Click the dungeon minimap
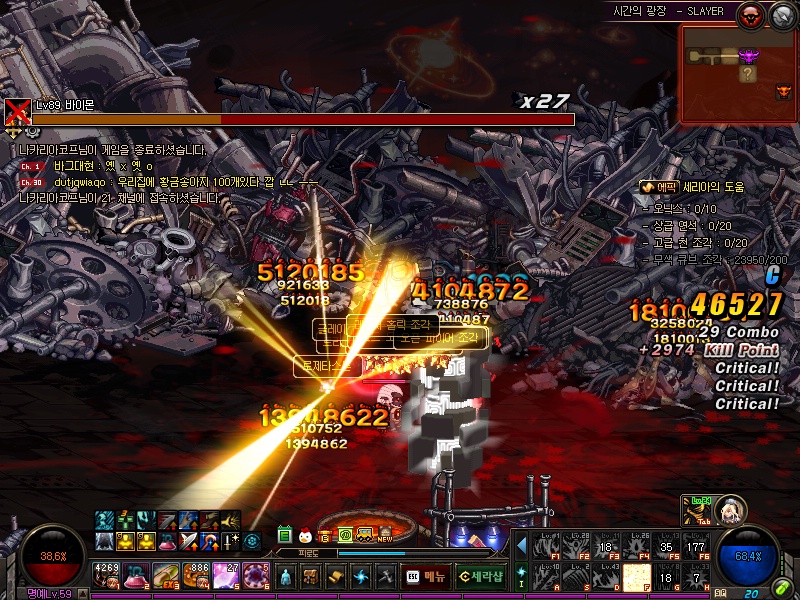 tap(739, 73)
